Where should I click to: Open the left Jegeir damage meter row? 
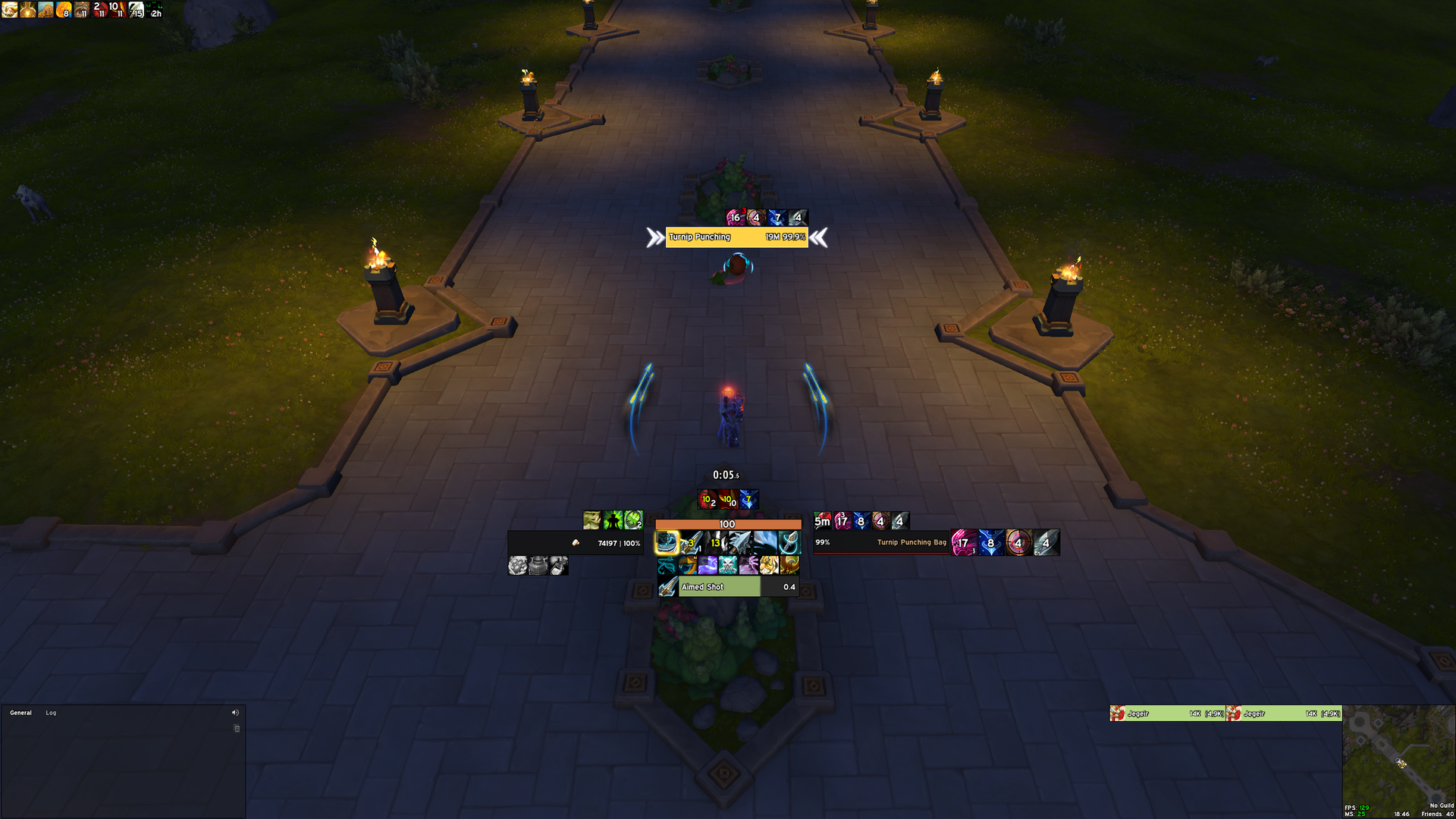click(x=1167, y=714)
